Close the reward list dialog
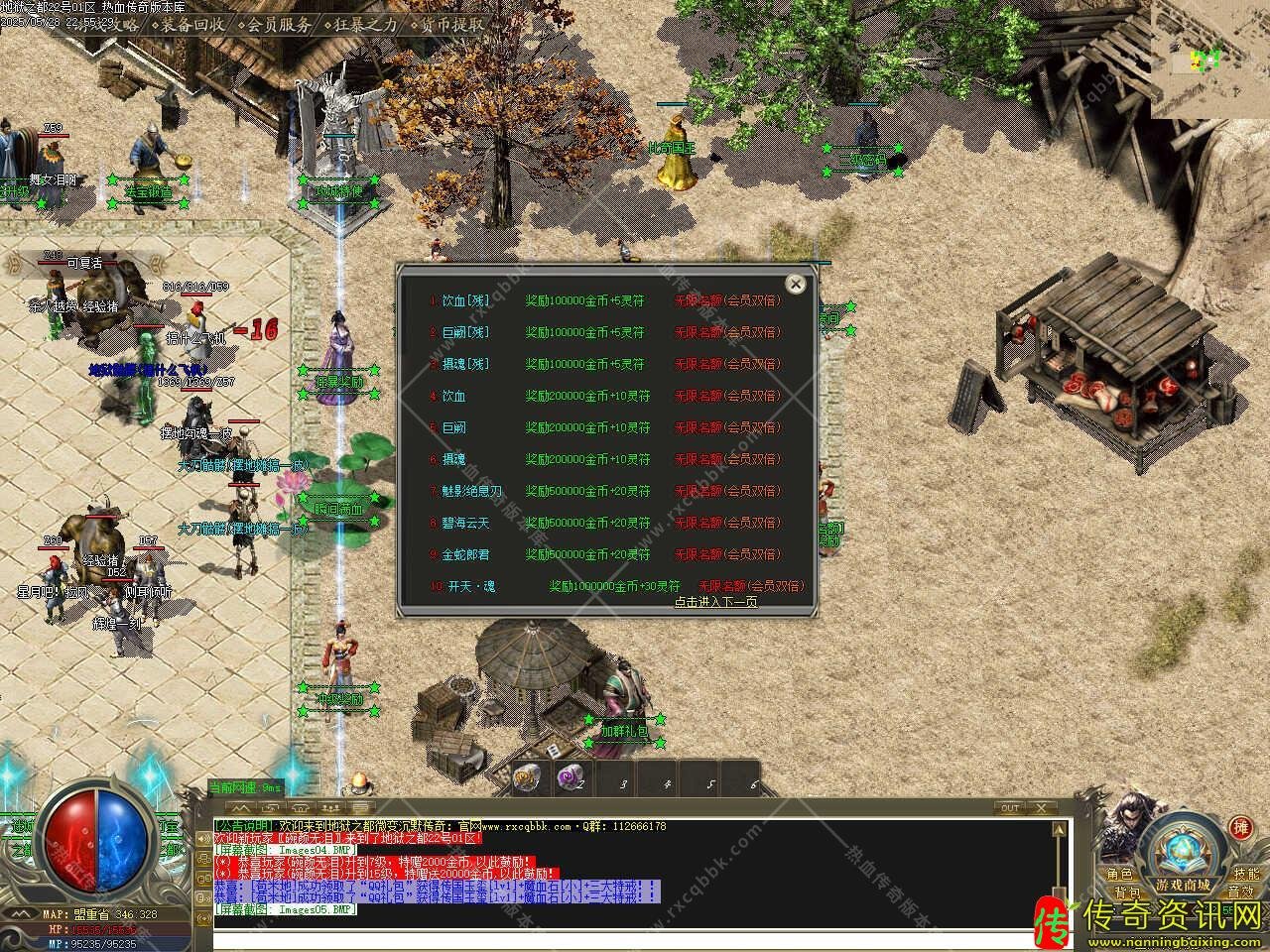This screenshot has width=1270, height=952. click(x=795, y=285)
